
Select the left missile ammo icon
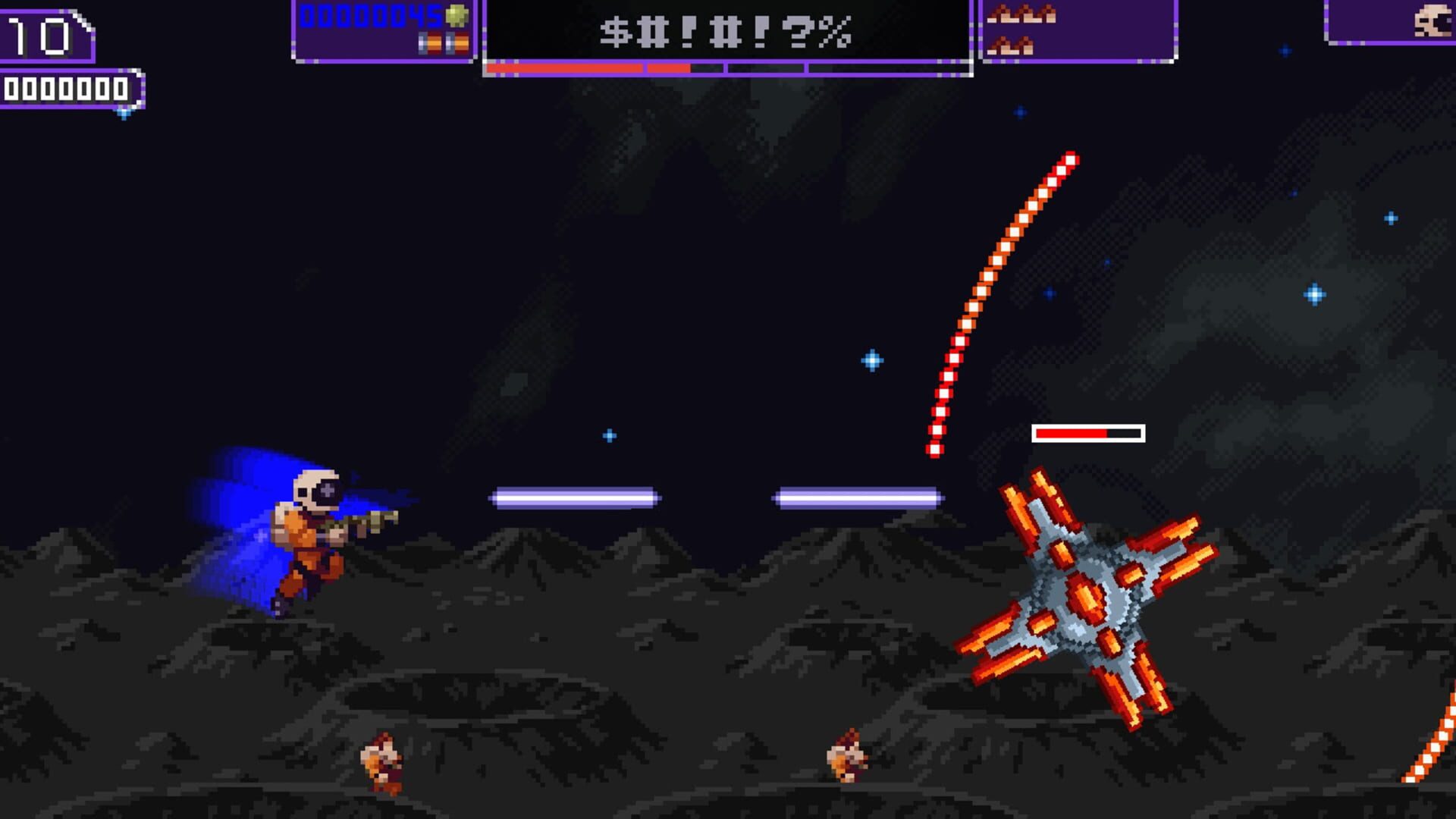coord(429,44)
